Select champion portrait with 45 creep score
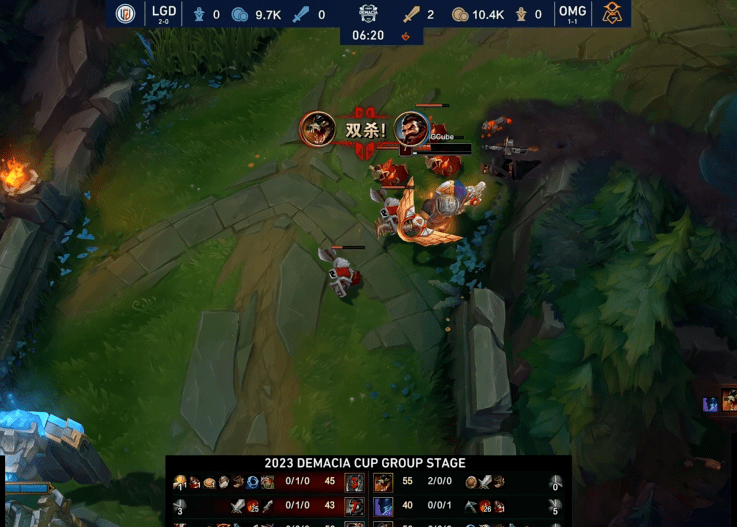737x527 pixels. pyautogui.click(x=354, y=483)
